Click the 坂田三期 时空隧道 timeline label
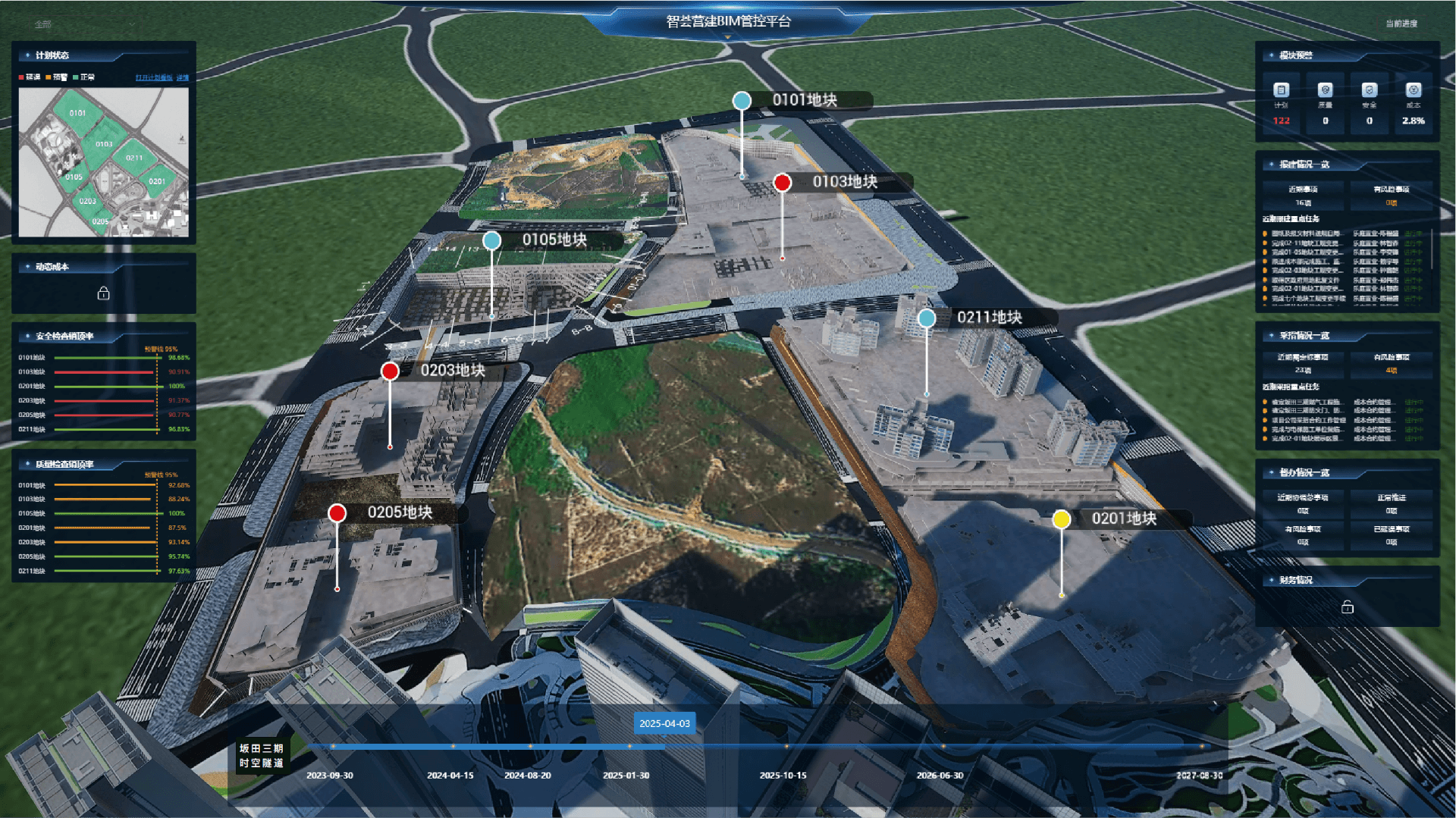The image size is (1456, 818). pos(262,756)
